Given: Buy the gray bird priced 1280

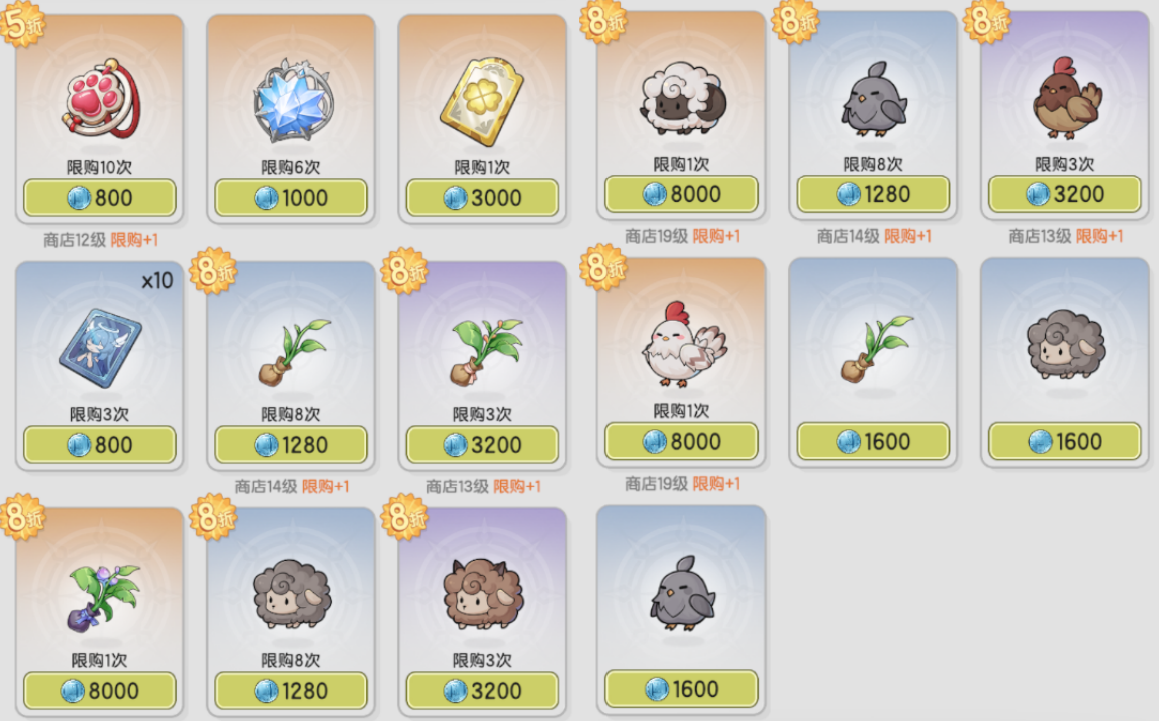Looking at the screenshot, I should point(873,194).
